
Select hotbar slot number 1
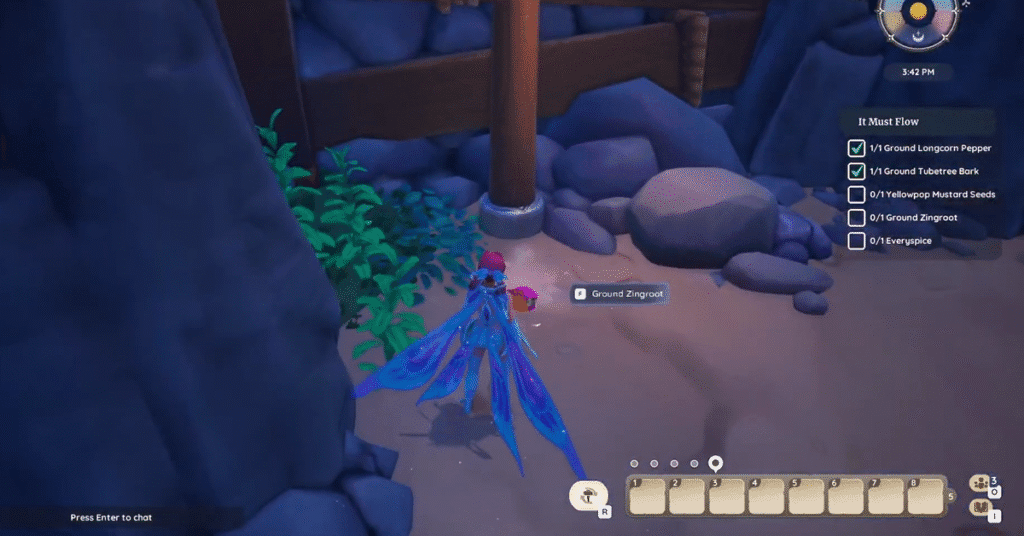[x=646, y=496]
